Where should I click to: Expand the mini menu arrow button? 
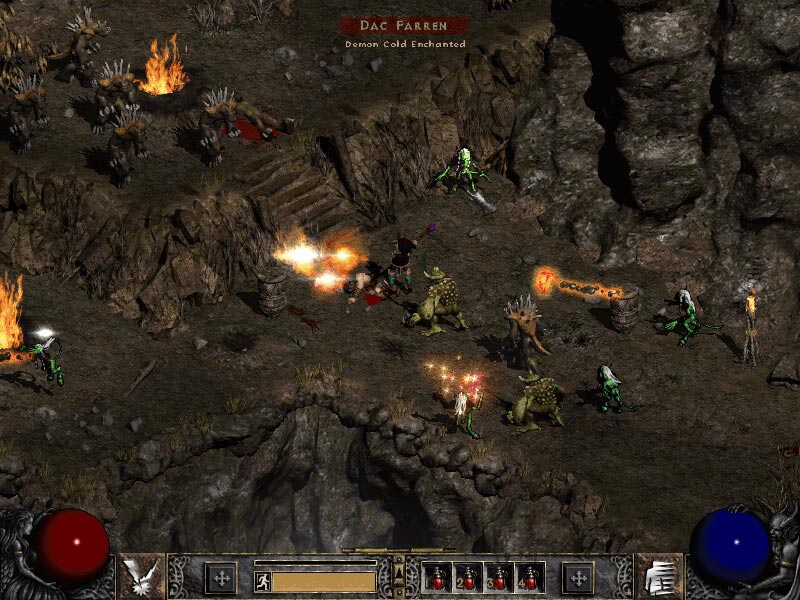[x=399, y=571]
